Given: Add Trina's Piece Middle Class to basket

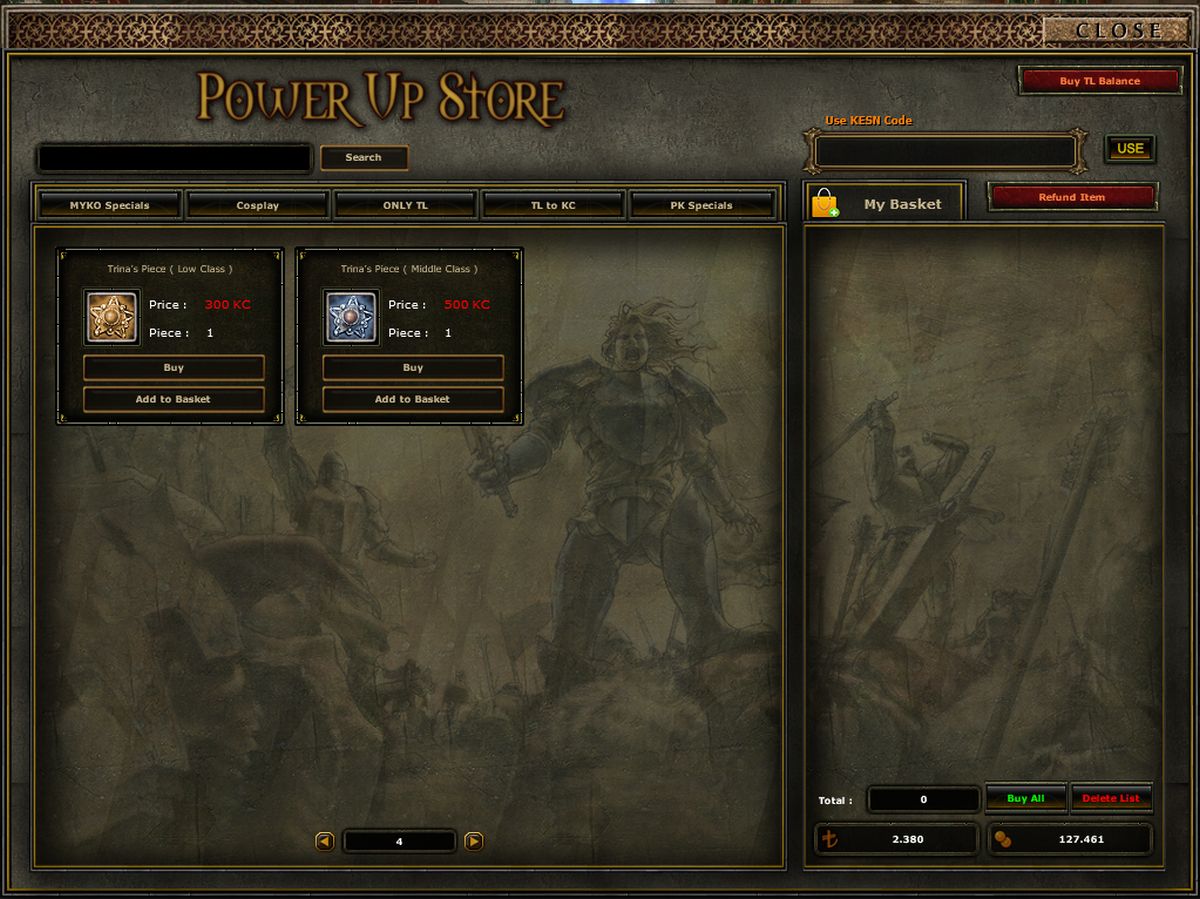Looking at the screenshot, I should pos(412,399).
